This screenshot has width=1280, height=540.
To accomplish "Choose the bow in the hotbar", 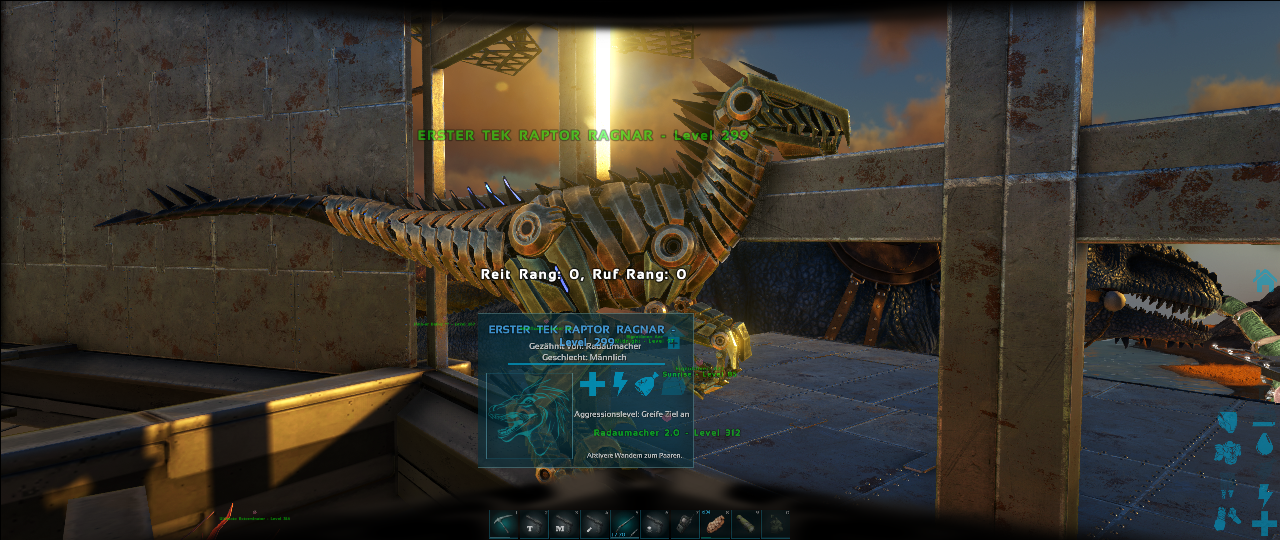I will pos(625,523).
